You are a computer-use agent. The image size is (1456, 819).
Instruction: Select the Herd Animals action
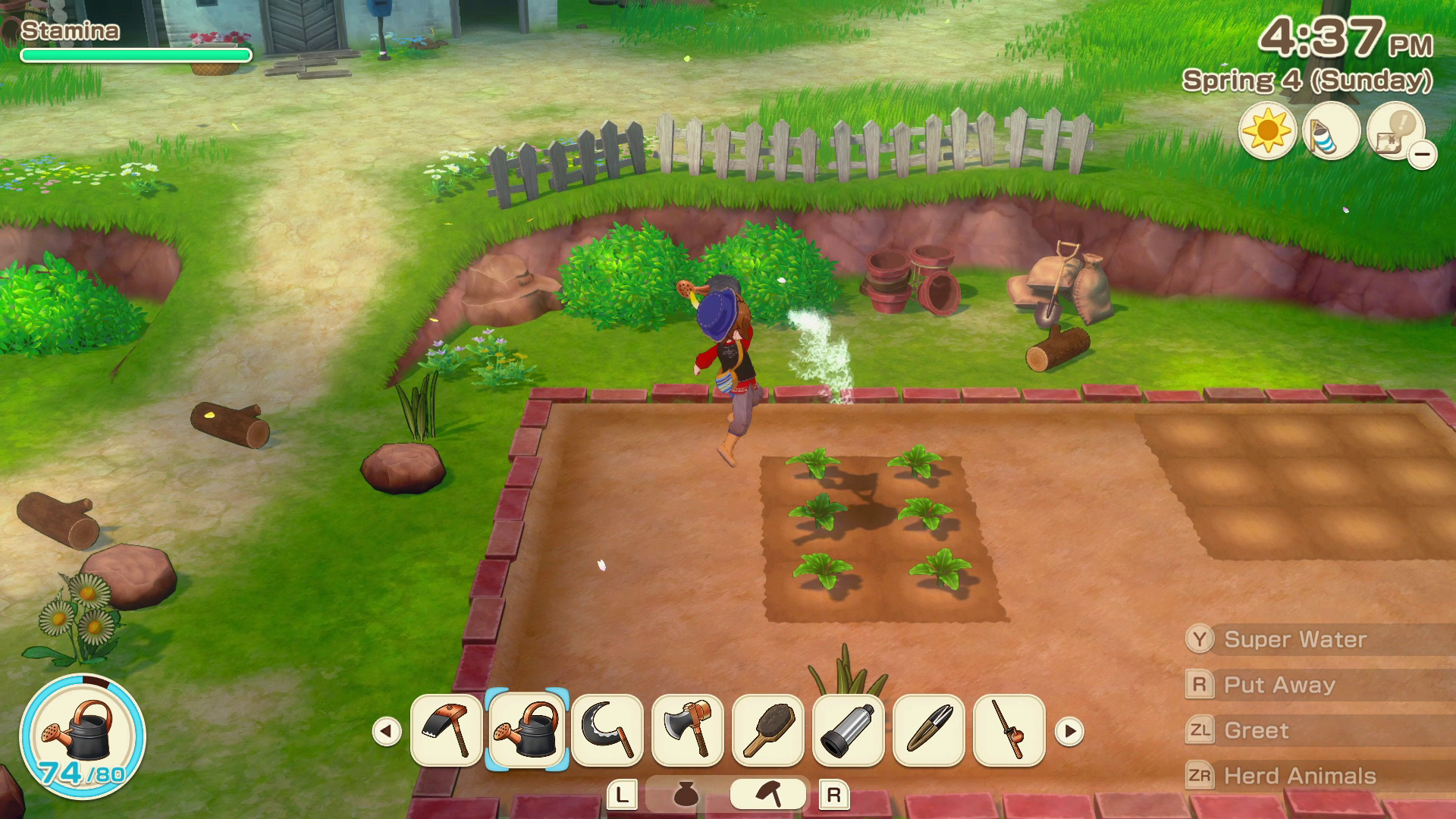1299,775
